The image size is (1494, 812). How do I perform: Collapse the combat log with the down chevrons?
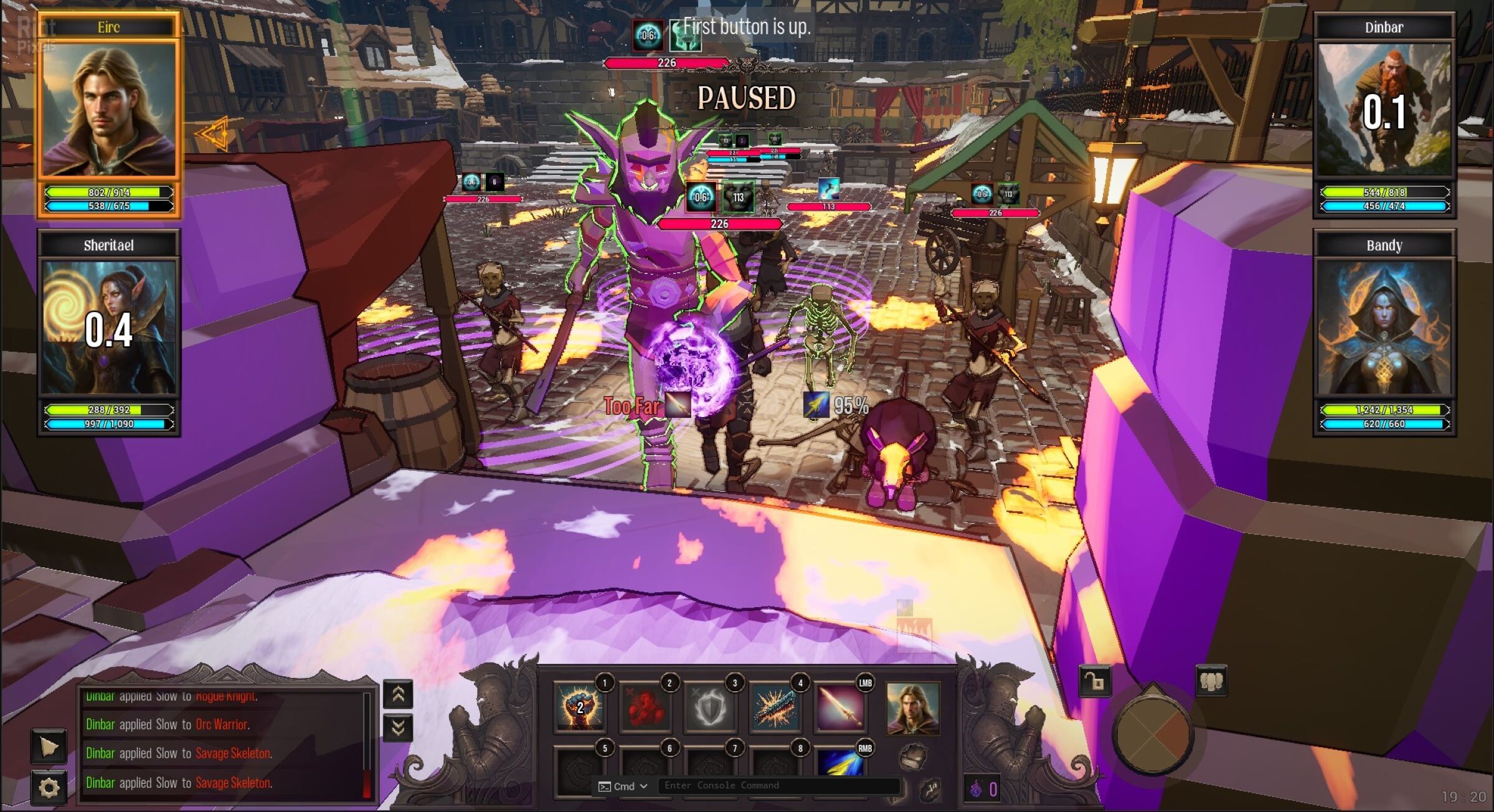click(398, 727)
